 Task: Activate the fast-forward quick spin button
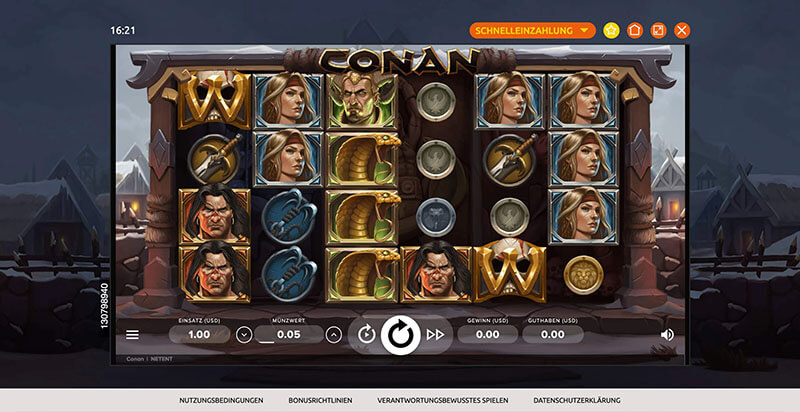[435, 334]
